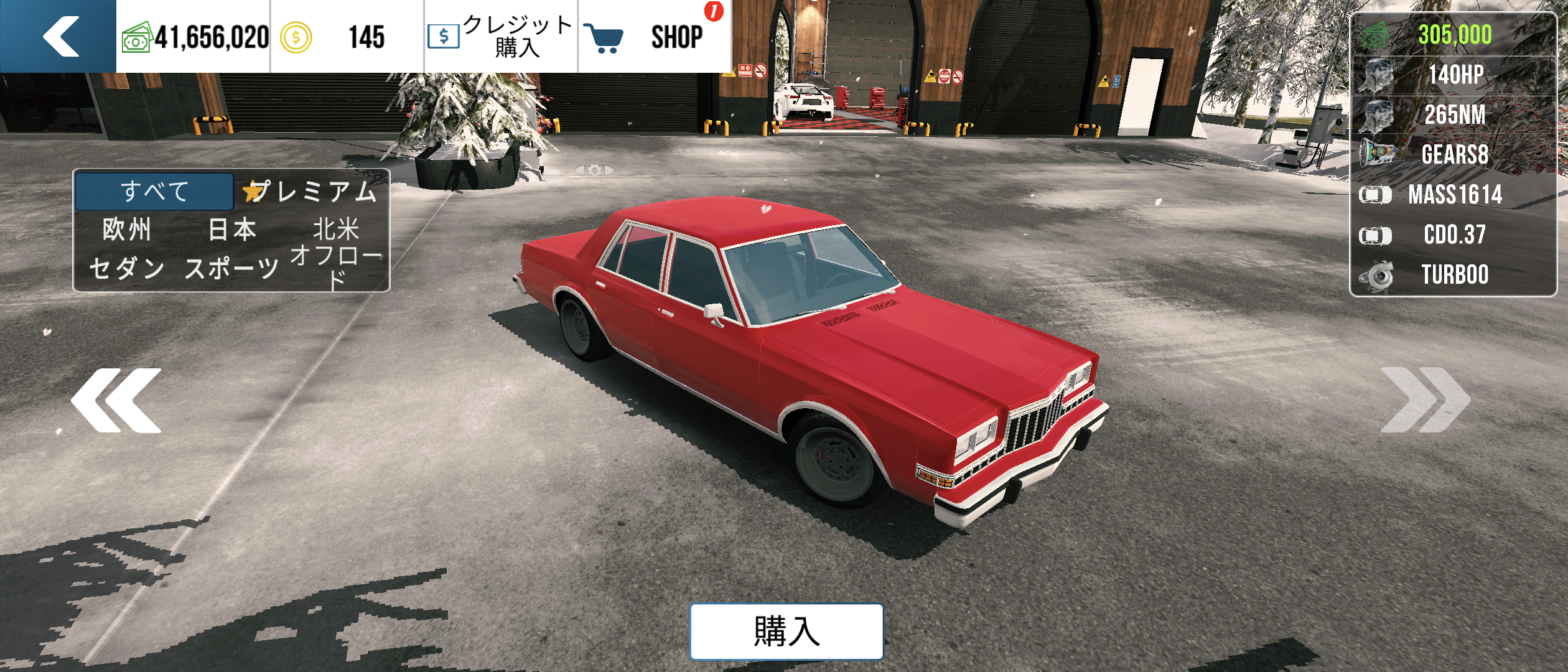The height and width of the screenshot is (672, 1568).
Task: Open the クレジット購入 credit purchase screen
Action: [x=501, y=36]
